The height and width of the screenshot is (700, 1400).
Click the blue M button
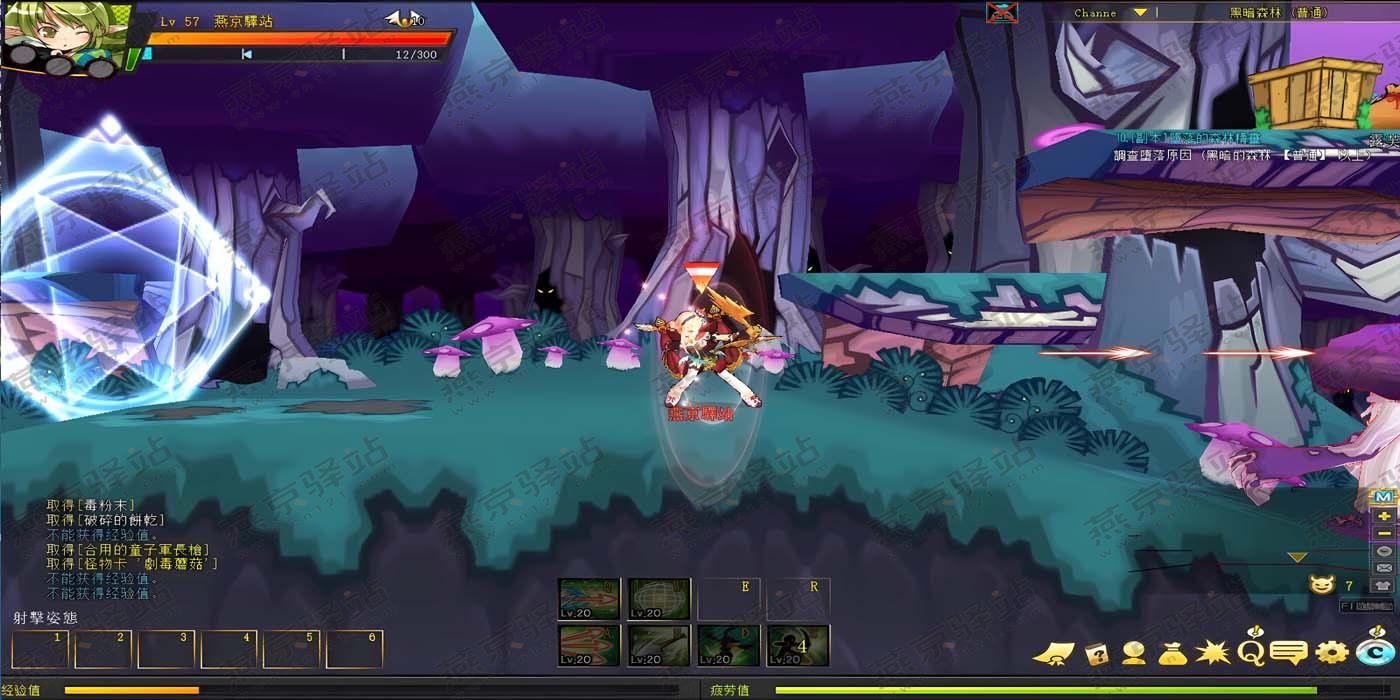pyautogui.click(x=1383, y=497)
